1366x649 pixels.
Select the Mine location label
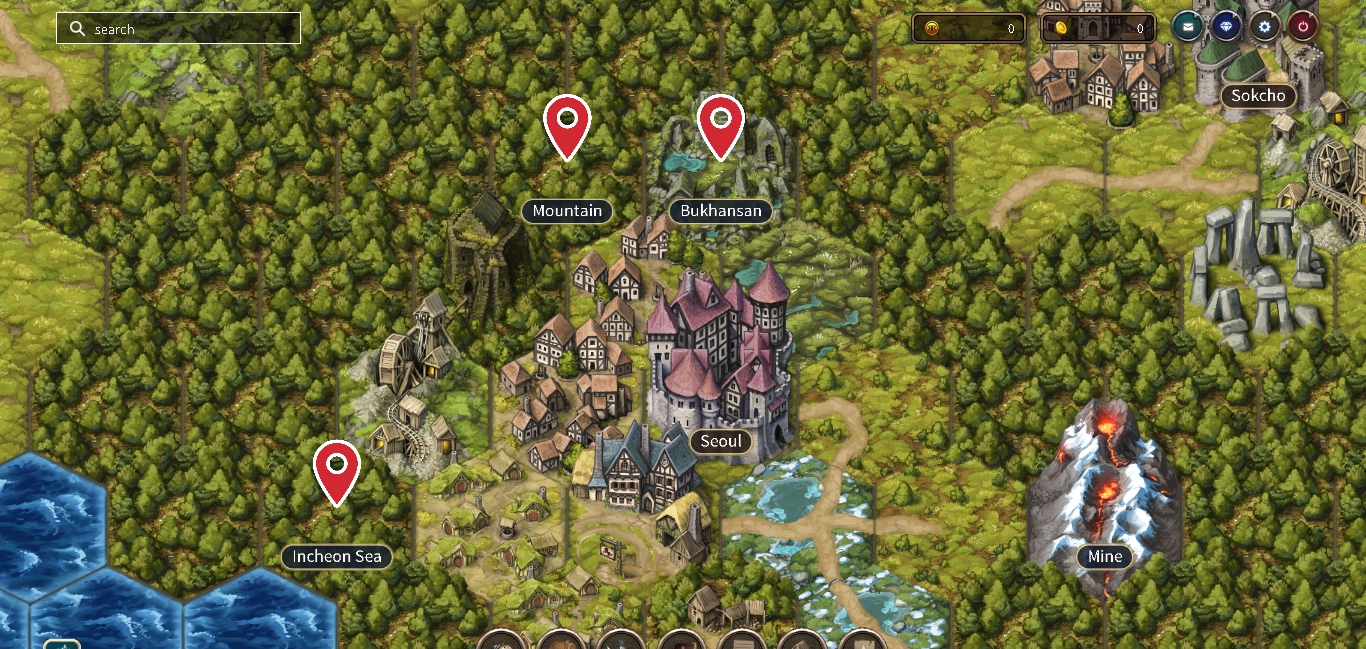1105,556
